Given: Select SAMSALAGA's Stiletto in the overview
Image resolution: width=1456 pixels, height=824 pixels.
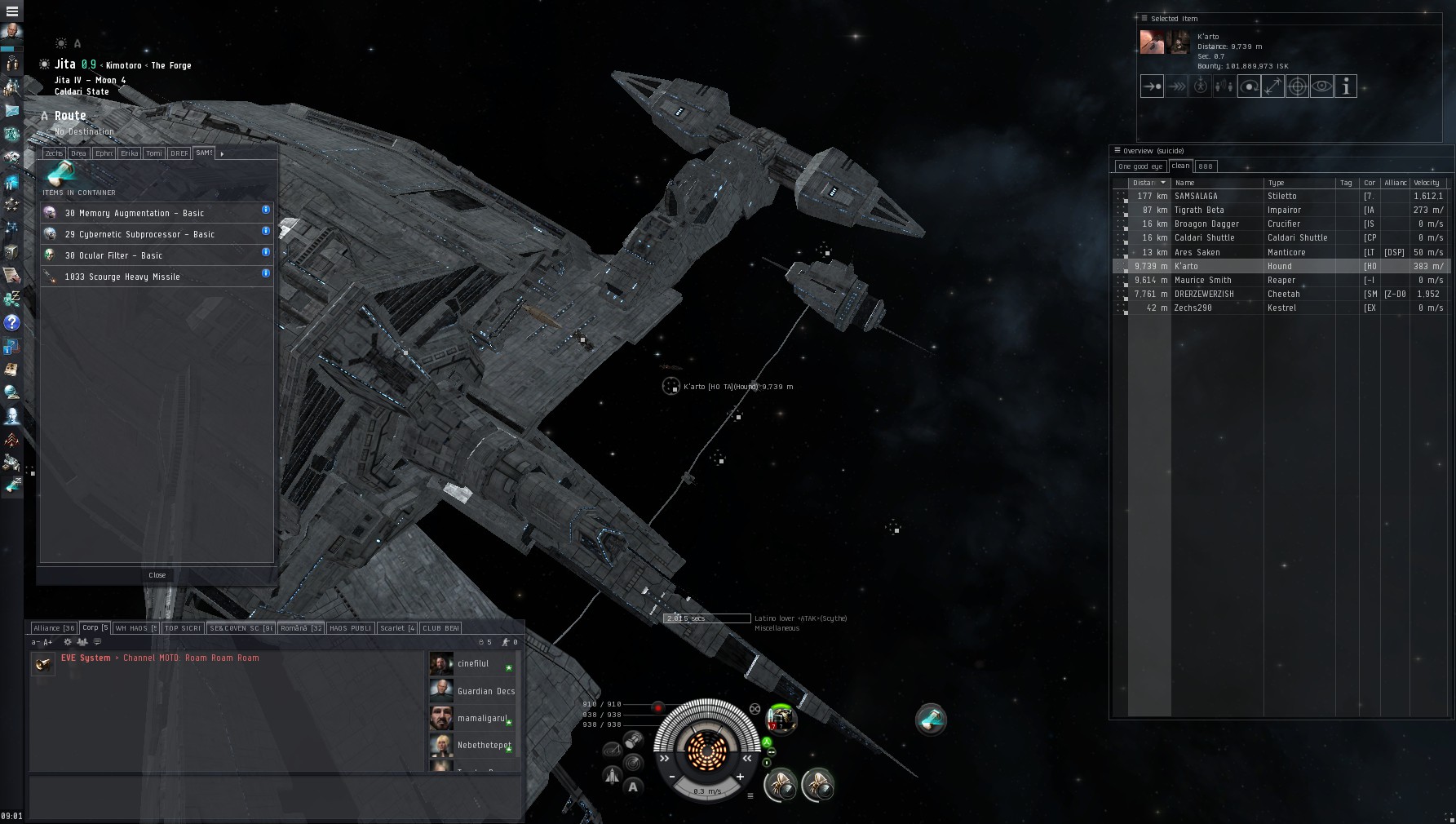Looking at the screenshot, I should (x=1196, y=197).
